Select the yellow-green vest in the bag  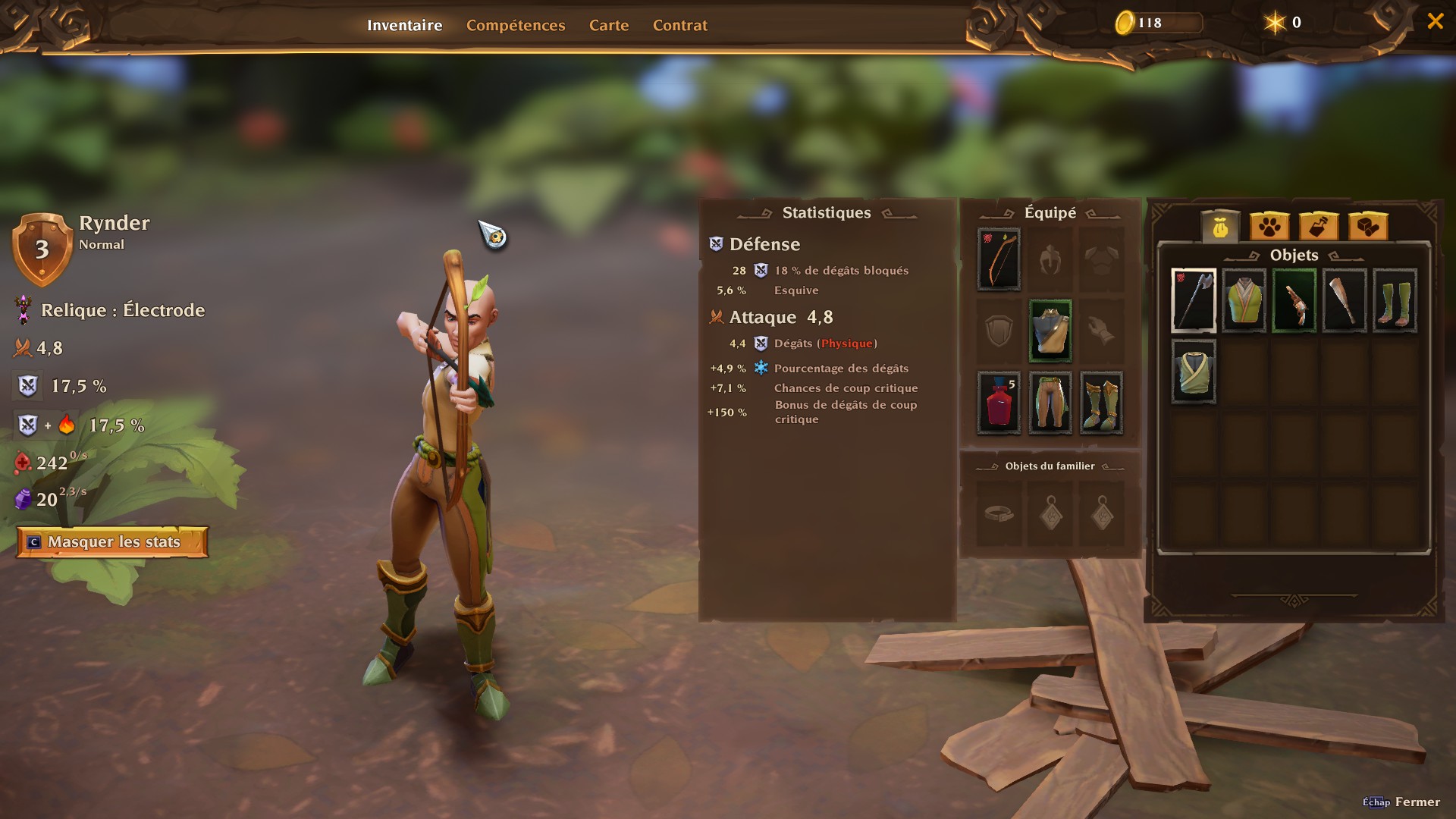(x=1244, y=300)
